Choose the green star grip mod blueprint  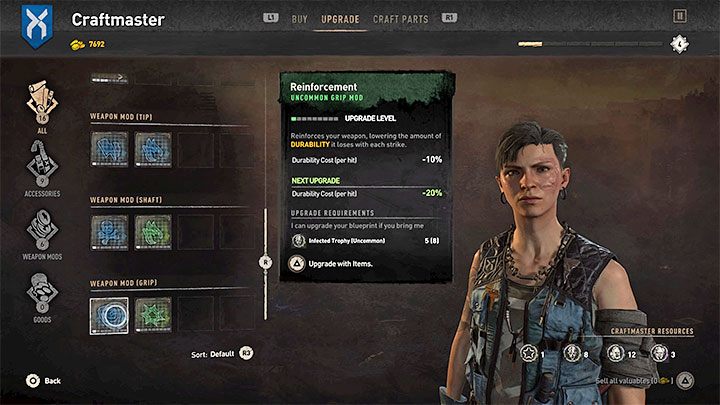[152, 314]
